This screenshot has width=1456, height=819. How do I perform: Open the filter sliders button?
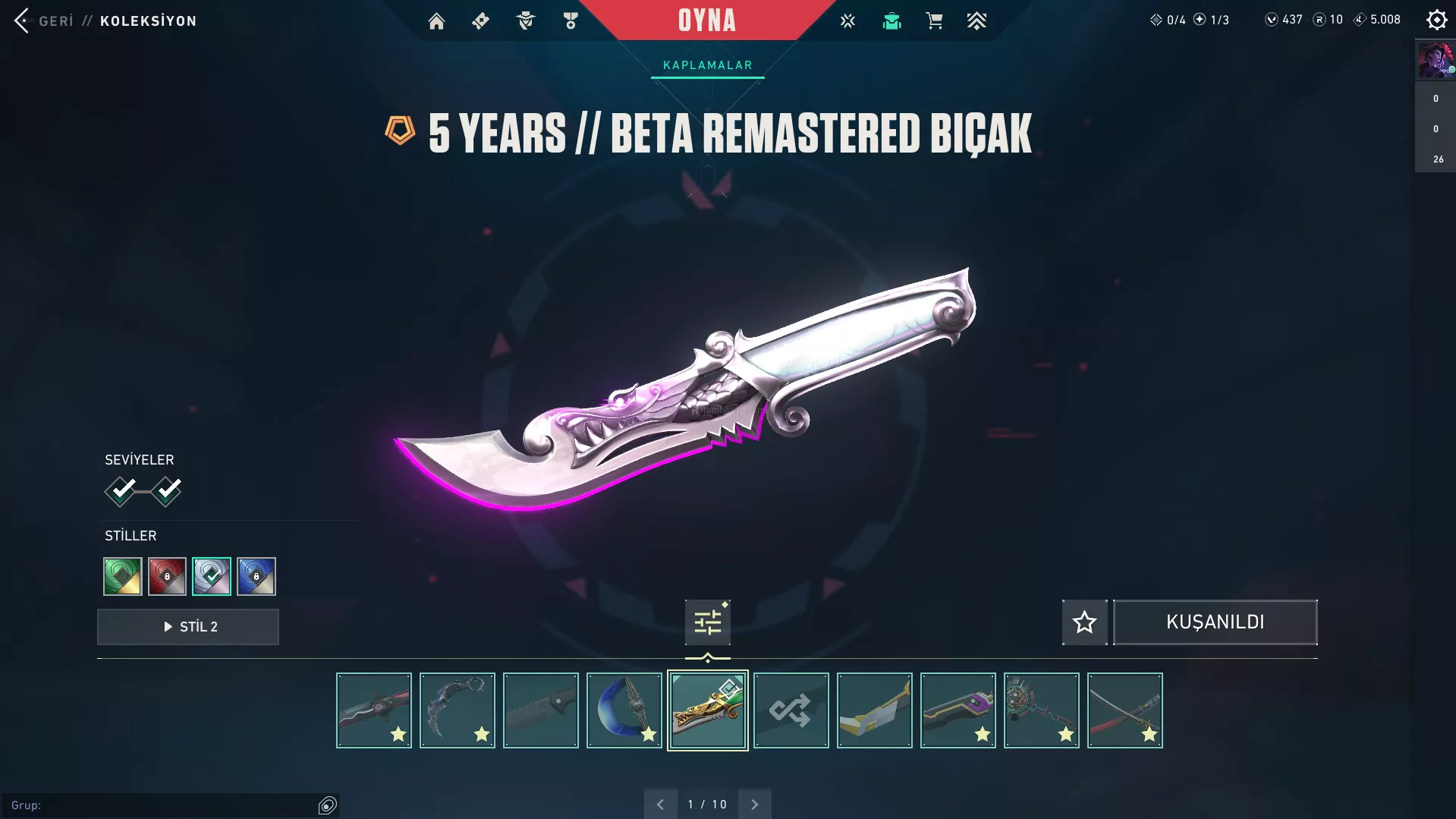click(707, 622)
